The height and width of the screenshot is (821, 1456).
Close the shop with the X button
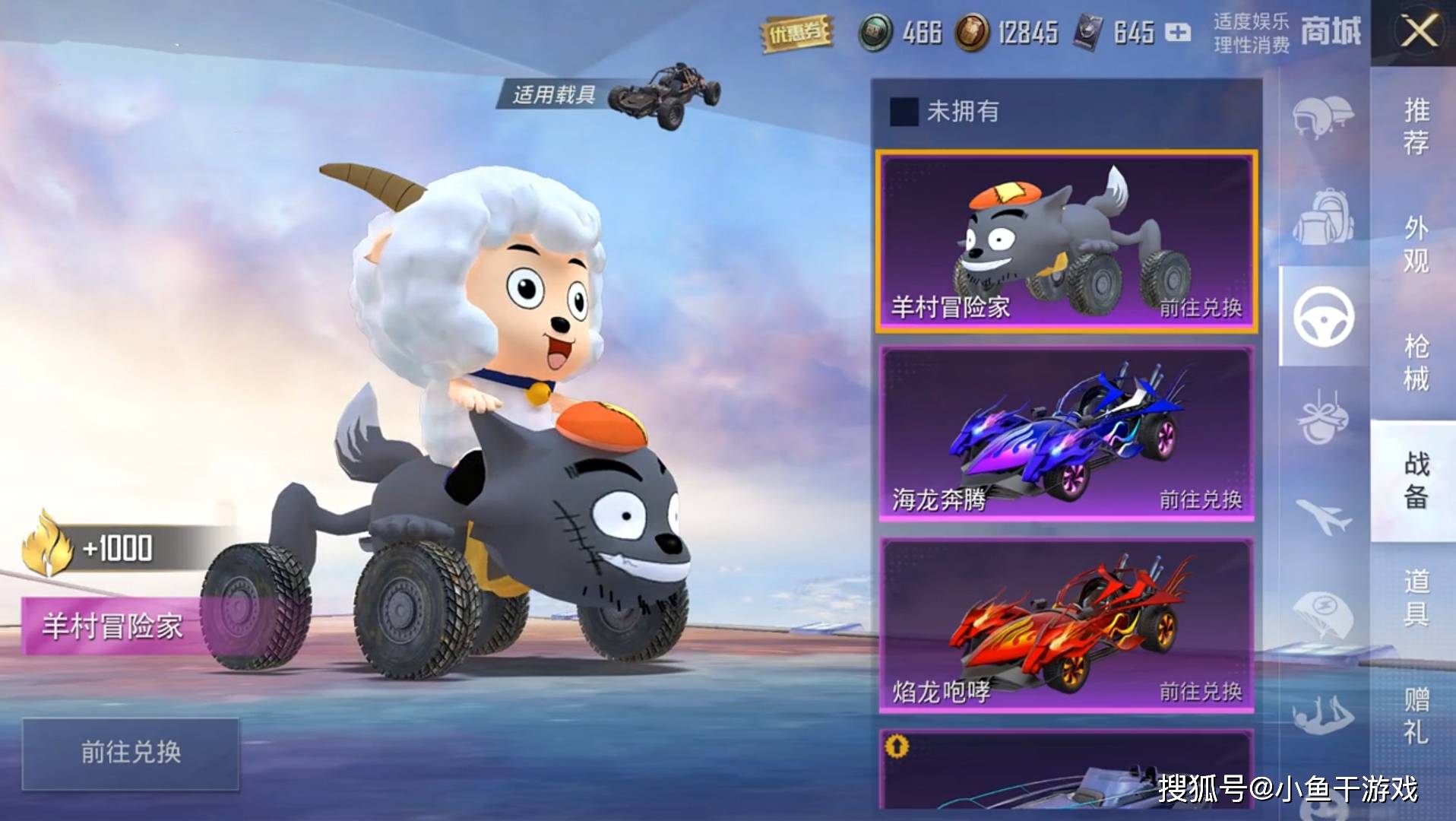[x=1418, y=33]
